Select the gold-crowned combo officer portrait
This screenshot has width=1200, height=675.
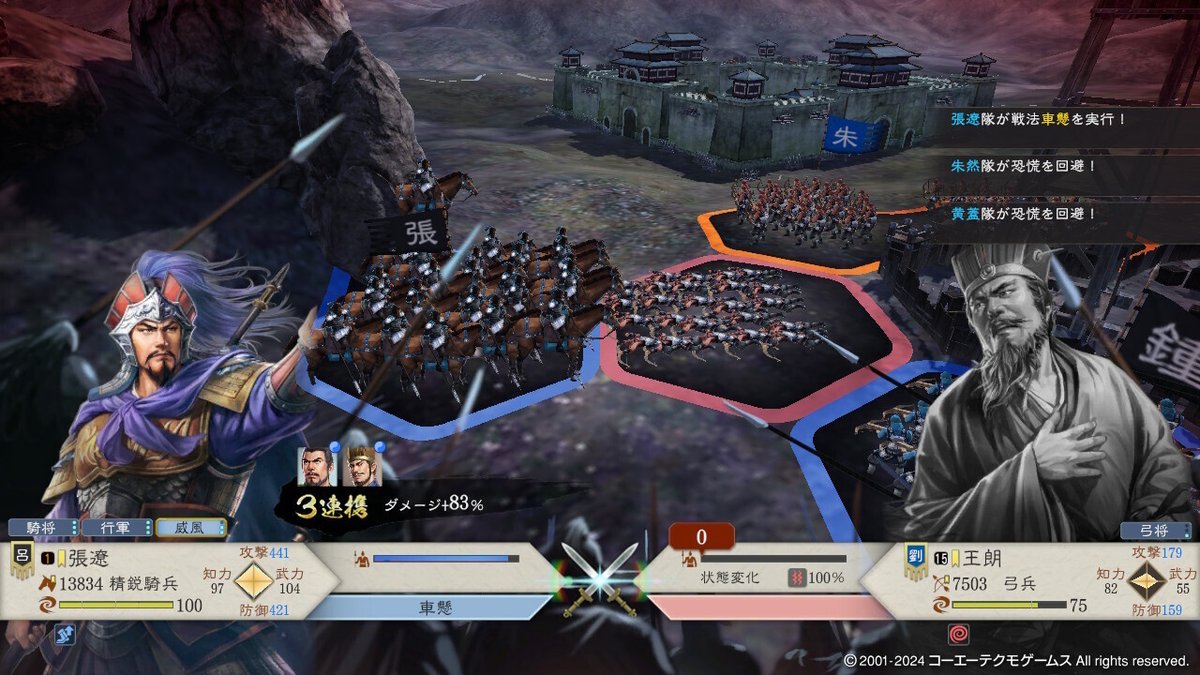click(x=360, y=467)
